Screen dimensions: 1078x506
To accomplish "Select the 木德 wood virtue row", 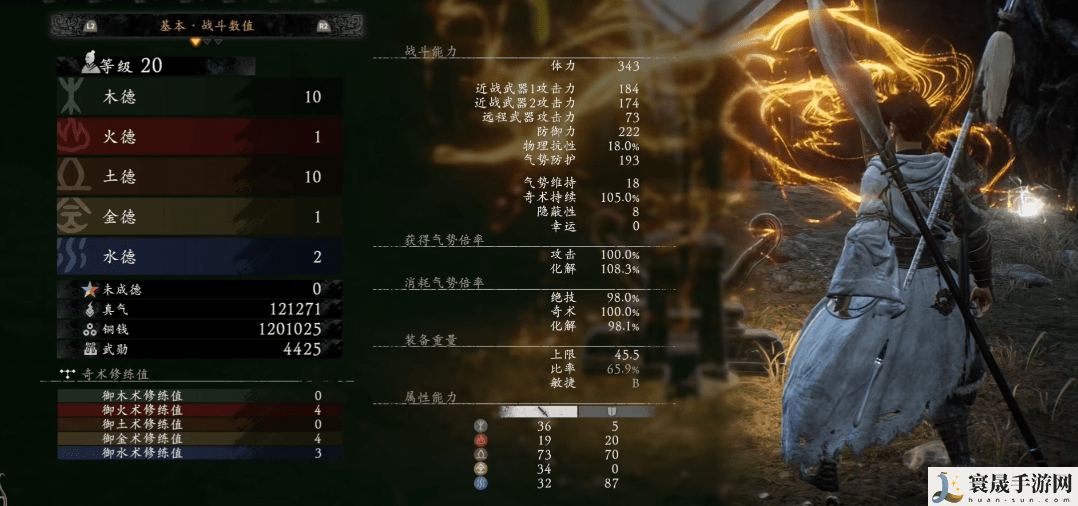I will click(200, 97).
